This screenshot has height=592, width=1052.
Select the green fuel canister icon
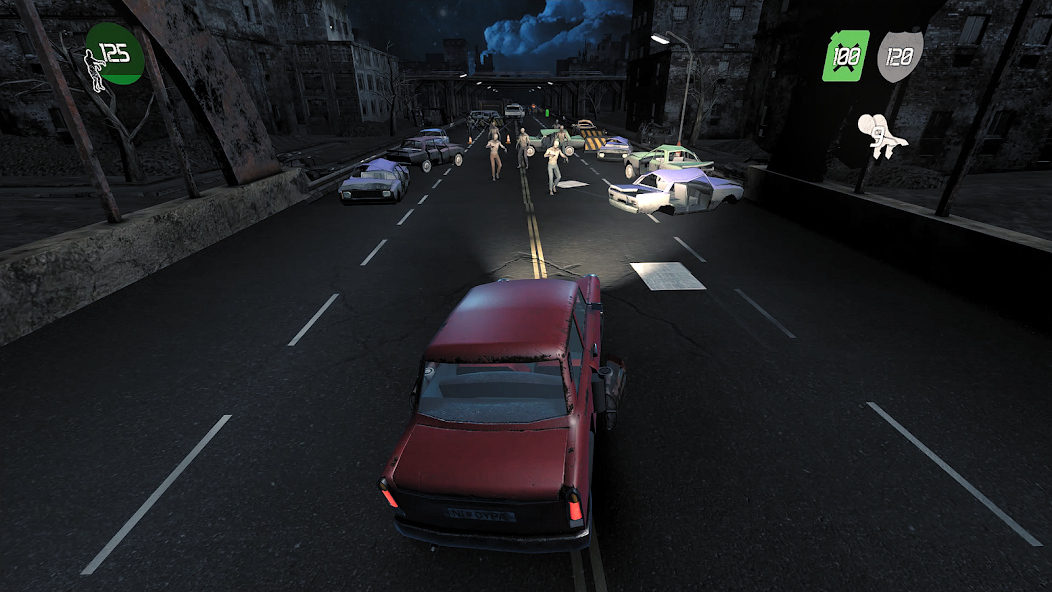tap(845, 55)
